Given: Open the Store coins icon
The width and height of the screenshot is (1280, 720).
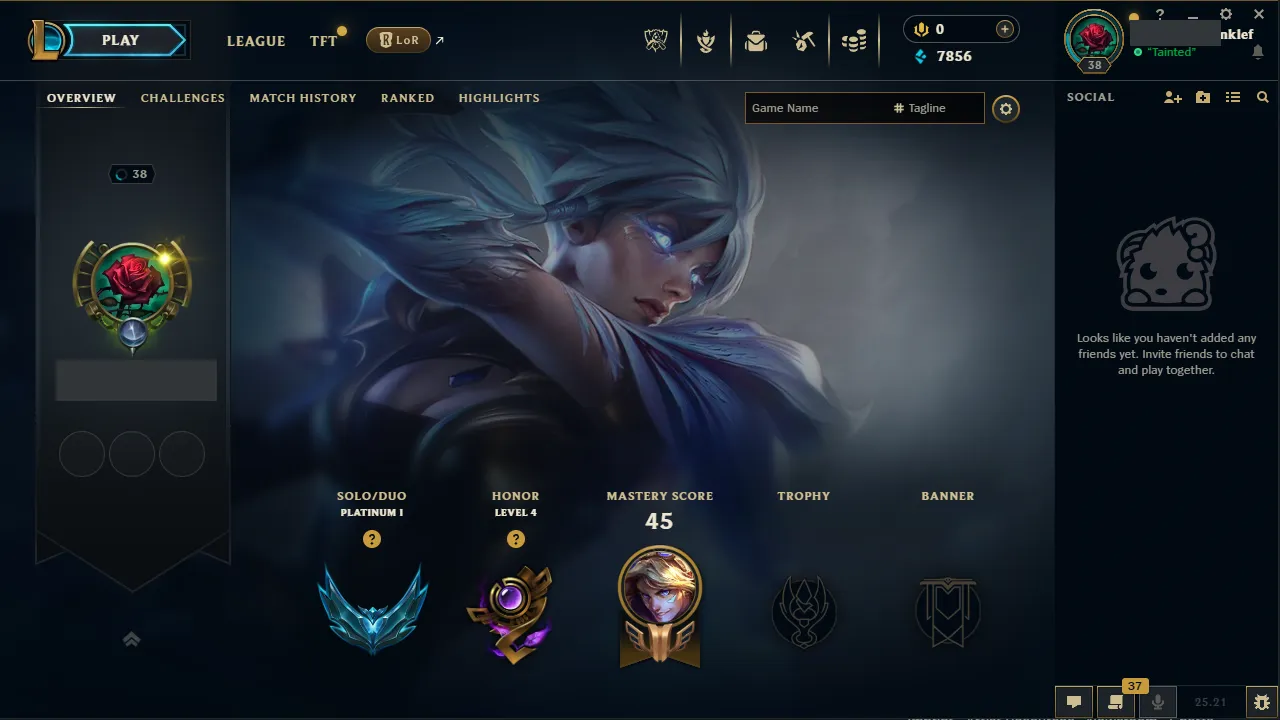Looking at the screenshot, I should [x=854, y=40].
